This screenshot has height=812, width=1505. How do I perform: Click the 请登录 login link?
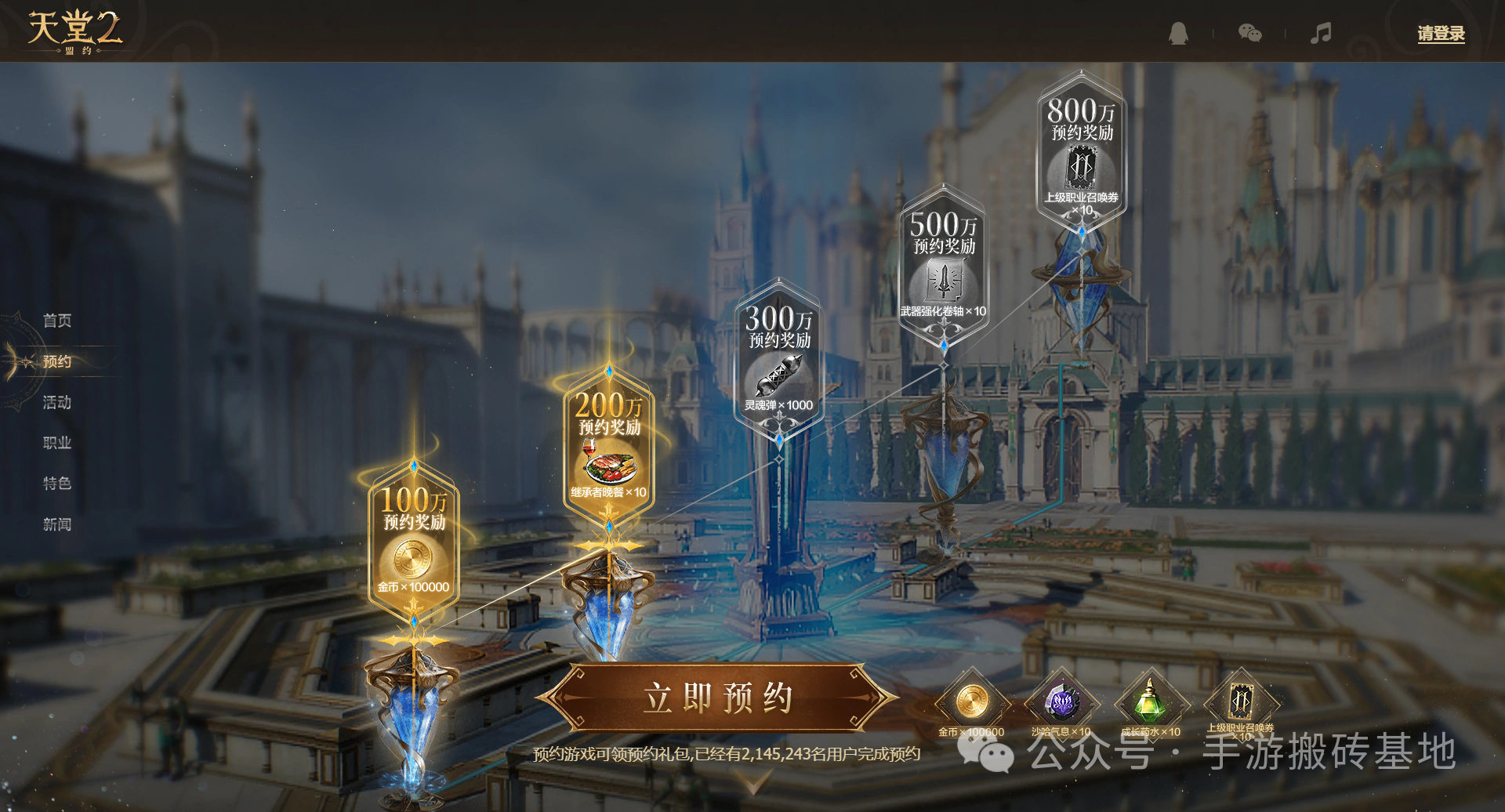pos(1440,34)
